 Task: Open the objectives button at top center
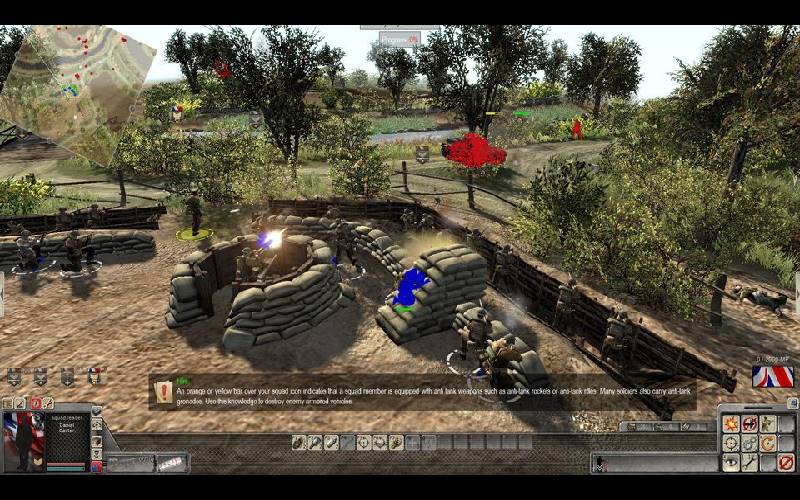(400, 38)
